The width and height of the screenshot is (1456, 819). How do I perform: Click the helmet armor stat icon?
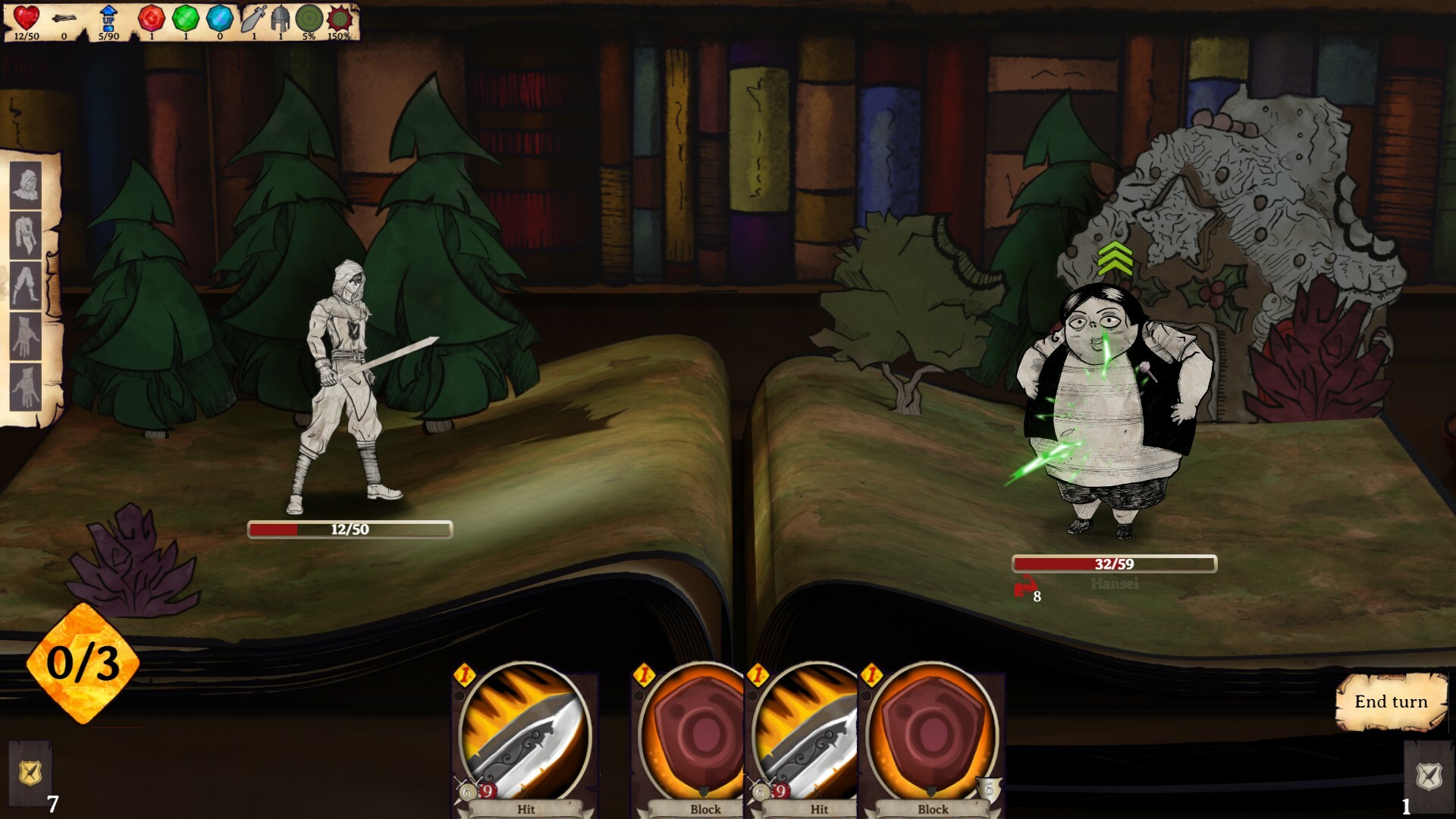click(280, 19)
